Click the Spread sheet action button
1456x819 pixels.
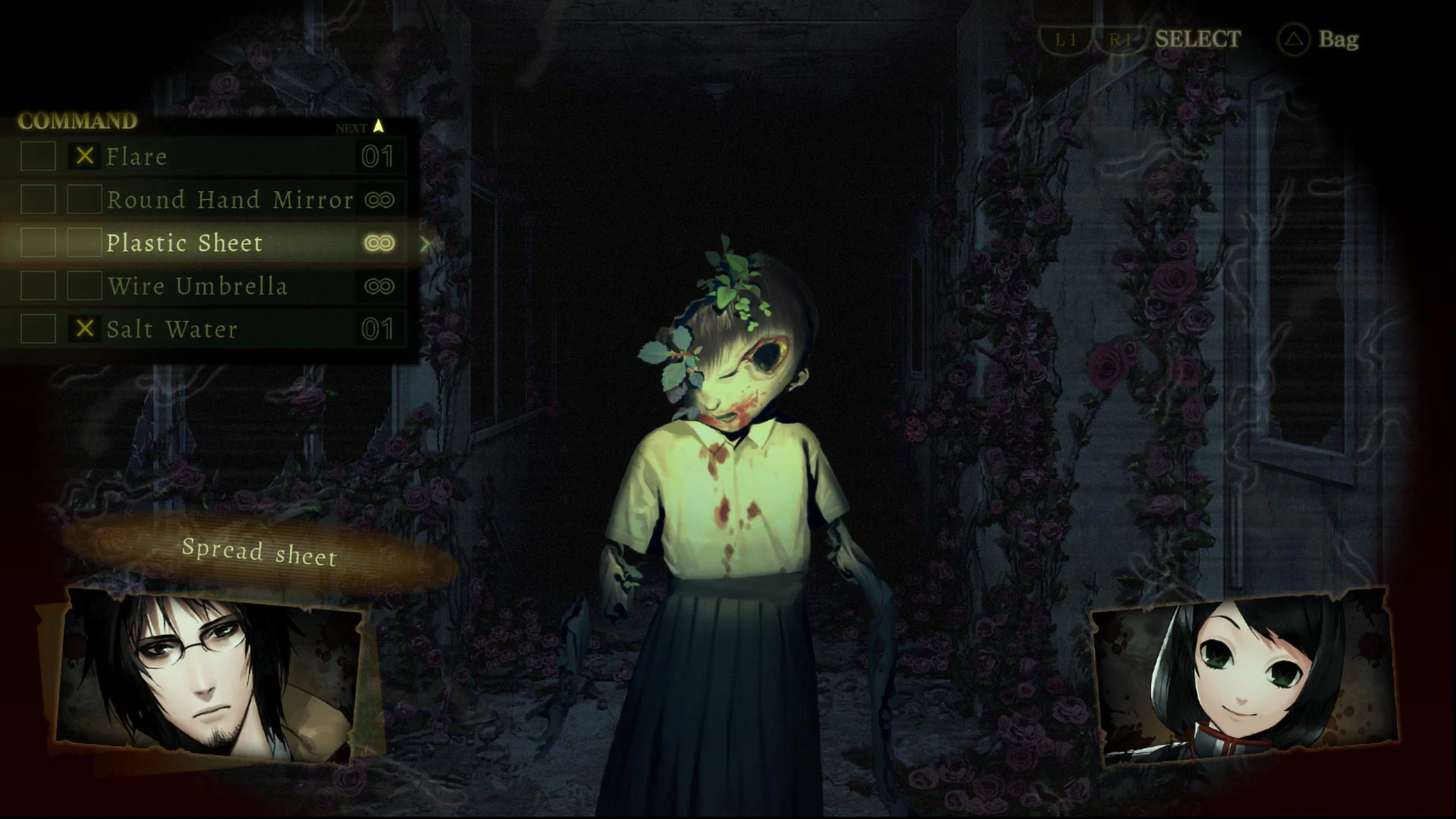click(x=260, y=553)
